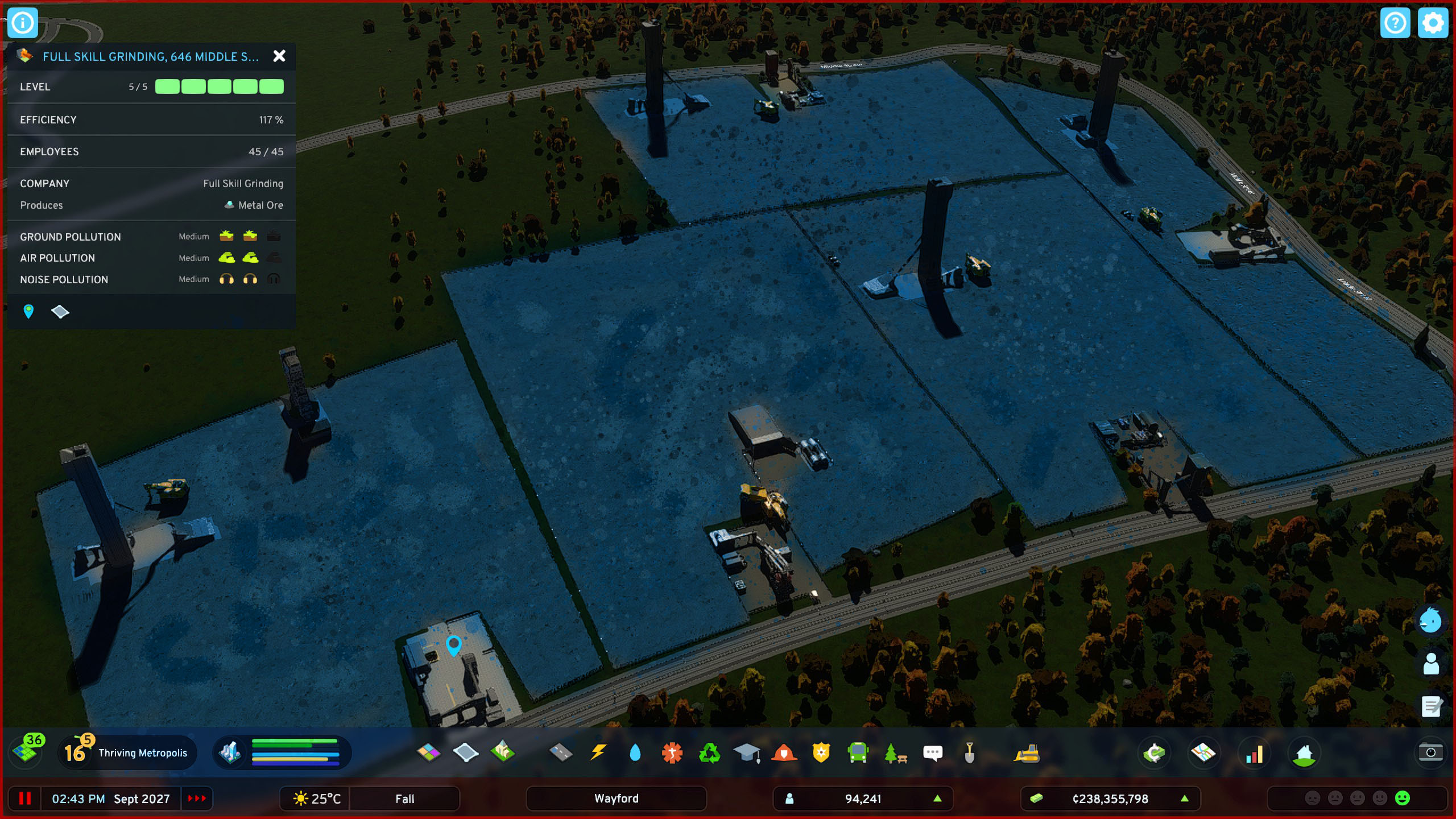Toggle game pause in the bottom bar
The image size is (1456, 819).
pos(26,799)
